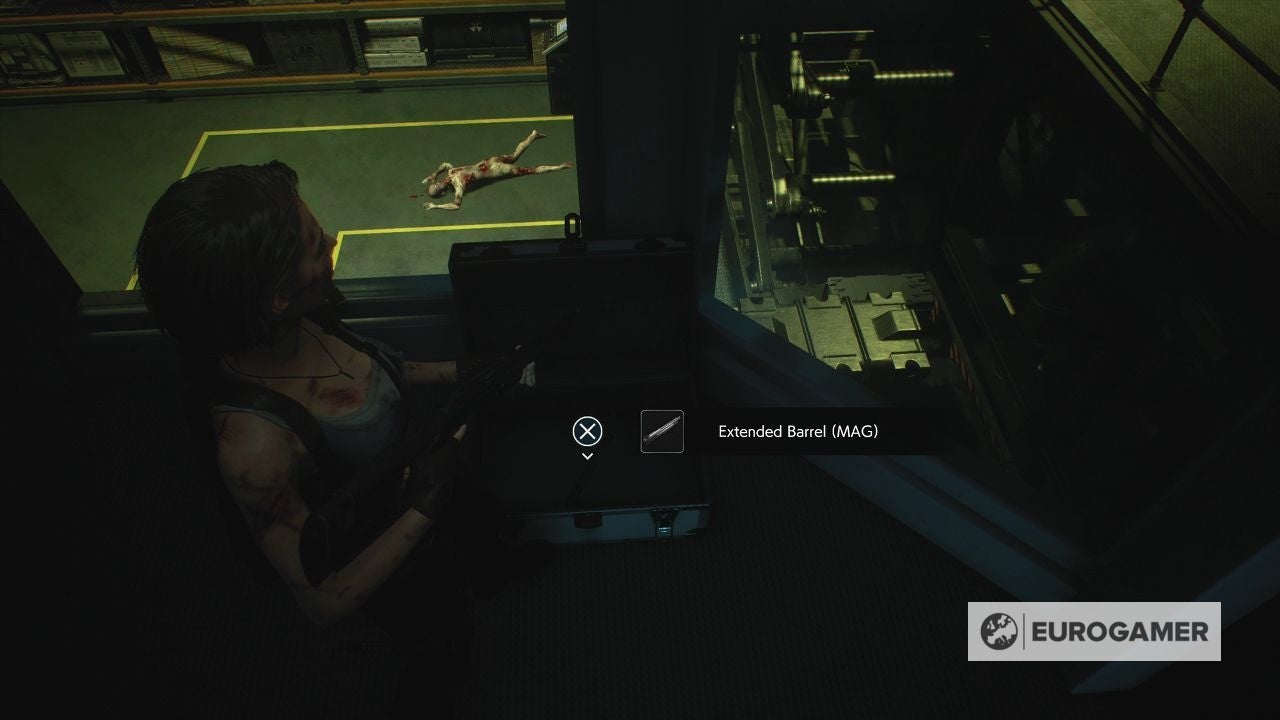Screen dimensions: 1280x720
Task: Click the weapon barrel thumbnail in its frame
Action: point(662,431)
